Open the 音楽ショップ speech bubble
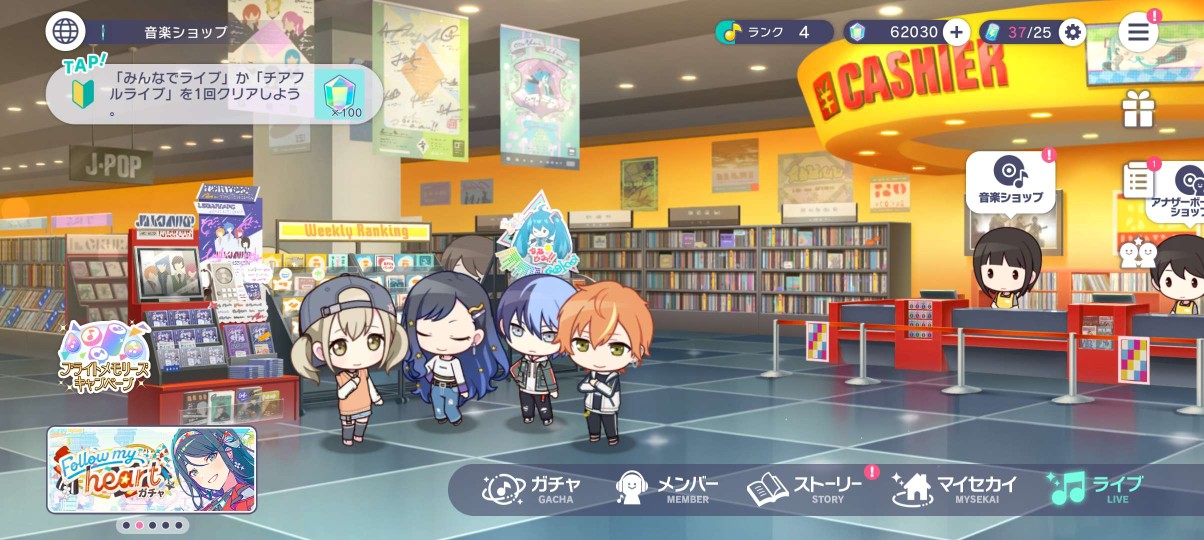 tap(1010, 181)
